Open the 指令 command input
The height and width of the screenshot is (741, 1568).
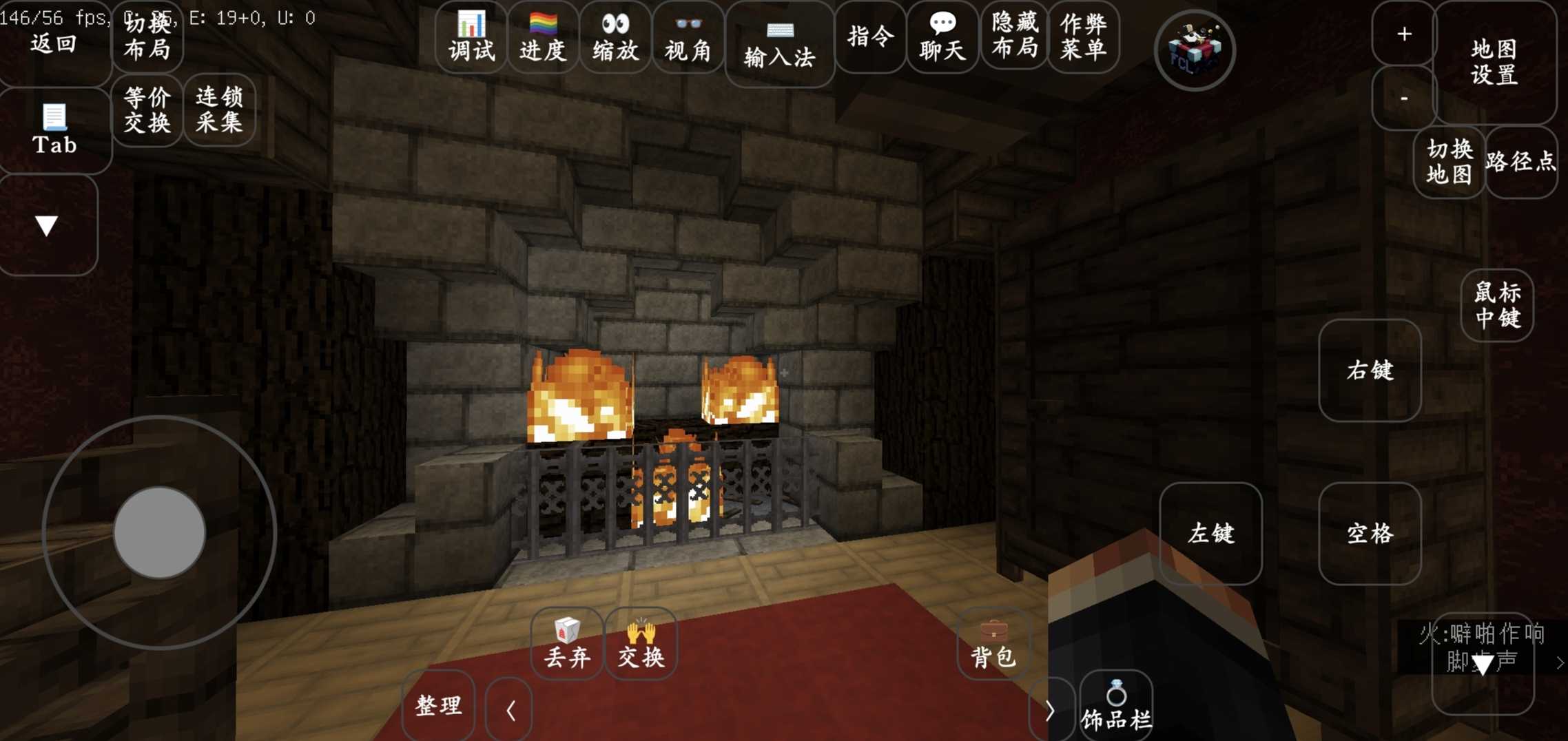click(871, 37)
